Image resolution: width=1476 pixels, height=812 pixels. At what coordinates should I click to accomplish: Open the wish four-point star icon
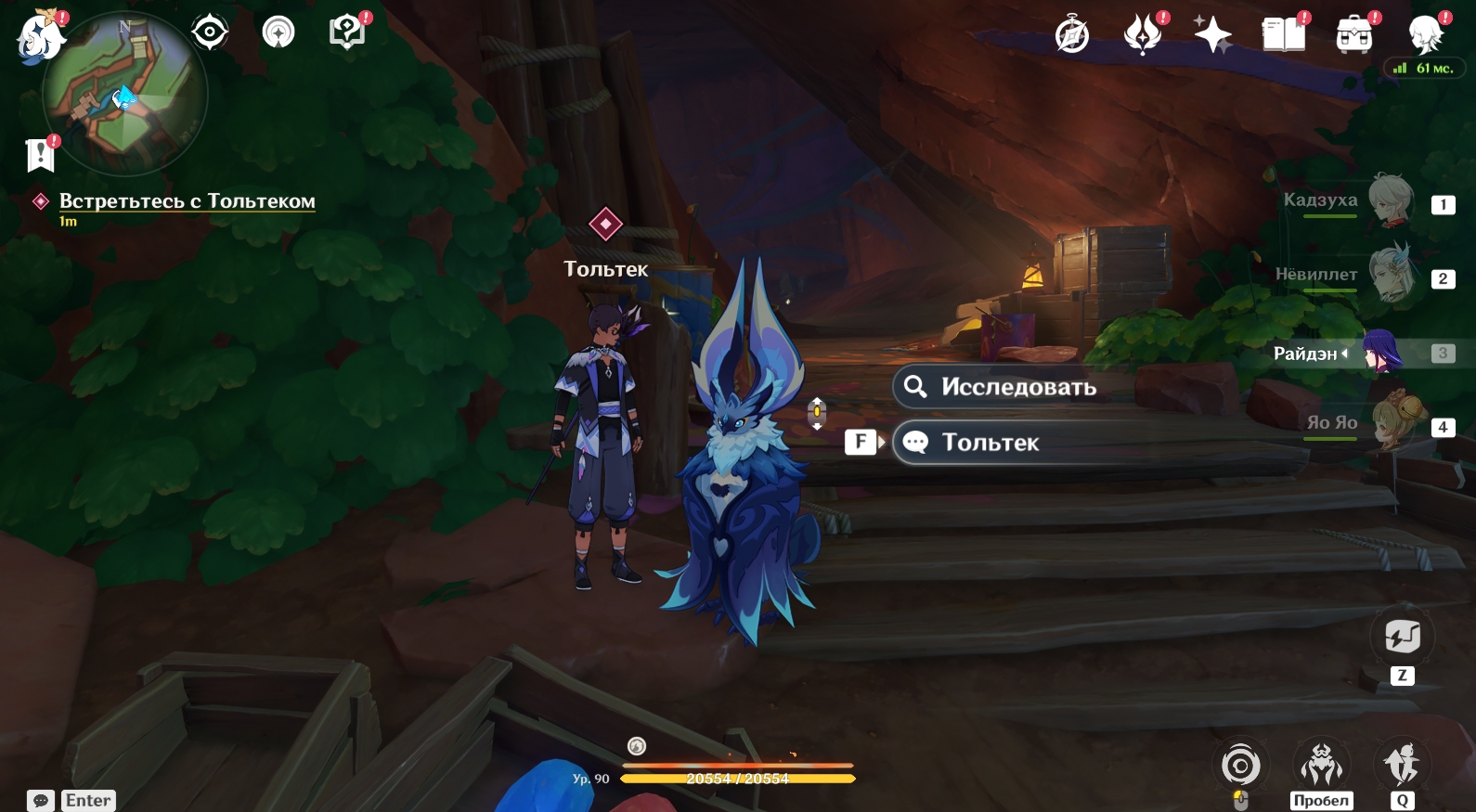(x=1212, y=35)
